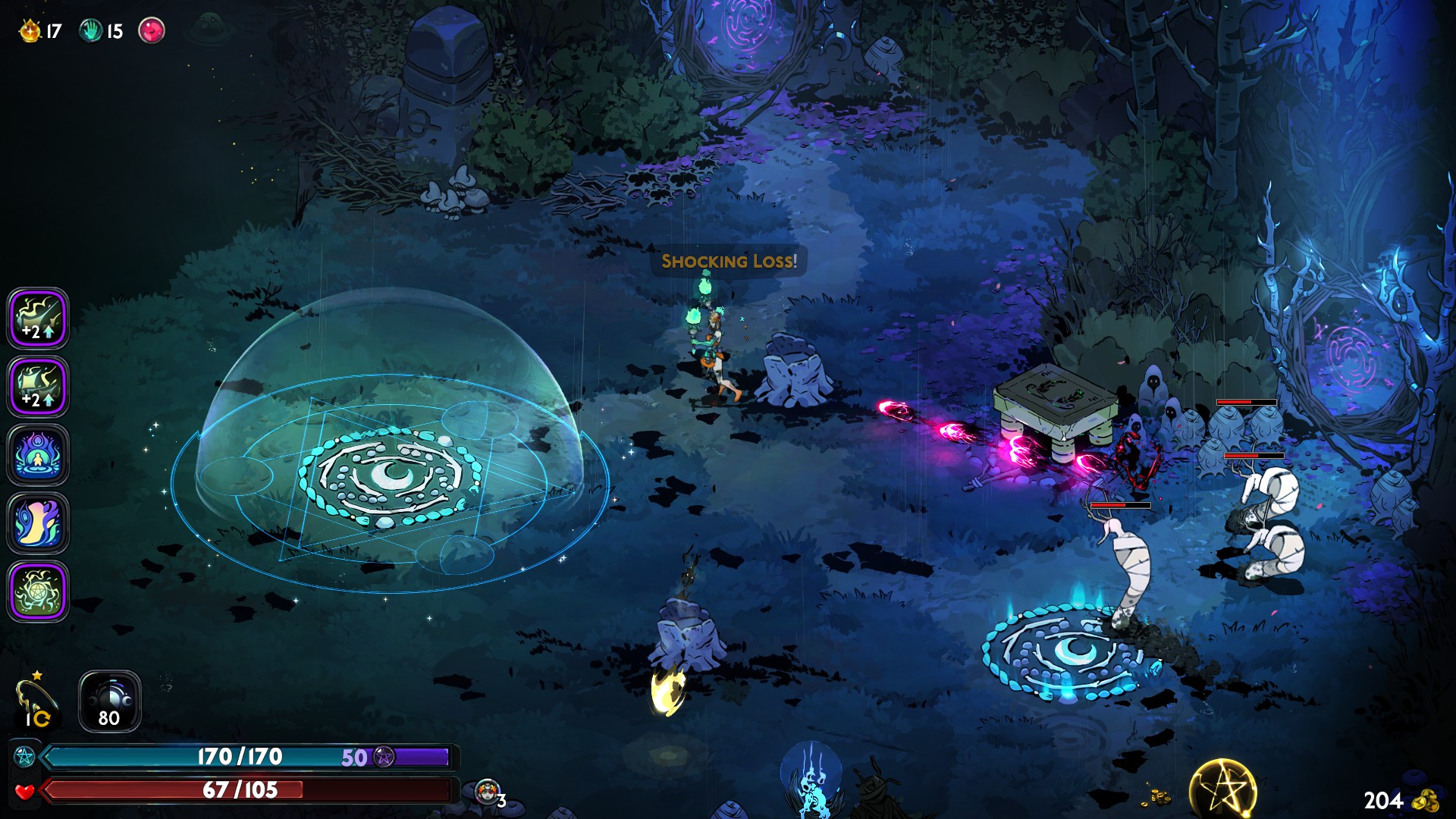The image size is (1456, 819).
Task: Click the gold coins currency icon
Action: tap(1426, 800)
